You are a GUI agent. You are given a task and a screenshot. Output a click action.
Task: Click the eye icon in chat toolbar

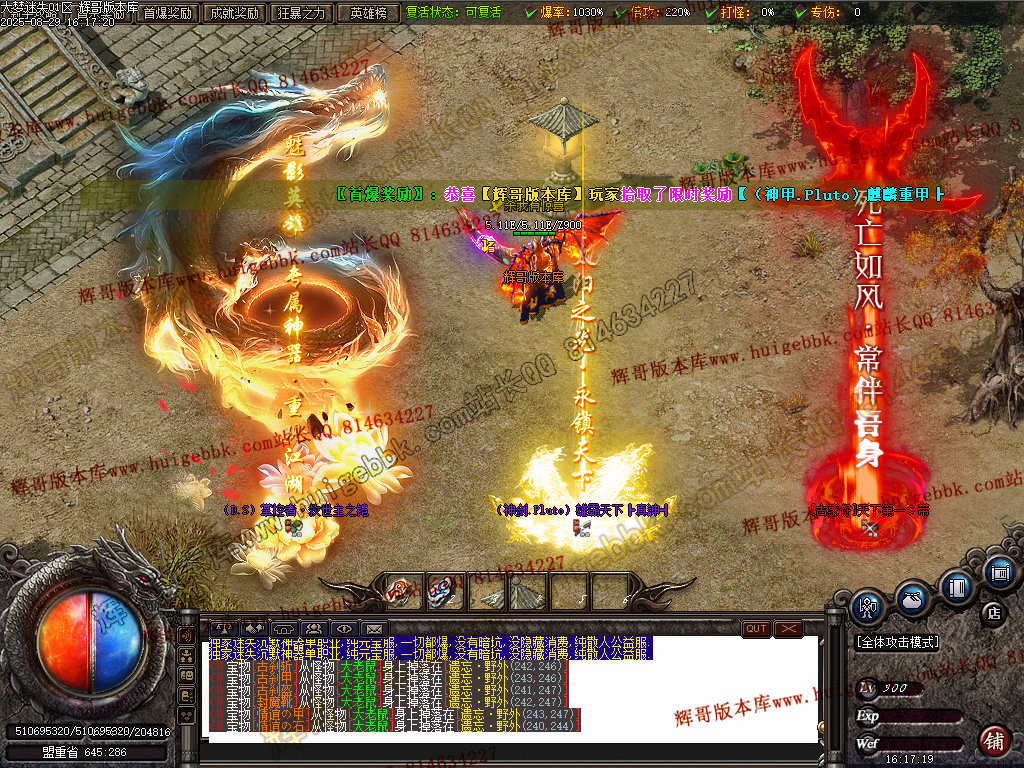(344, 629)
